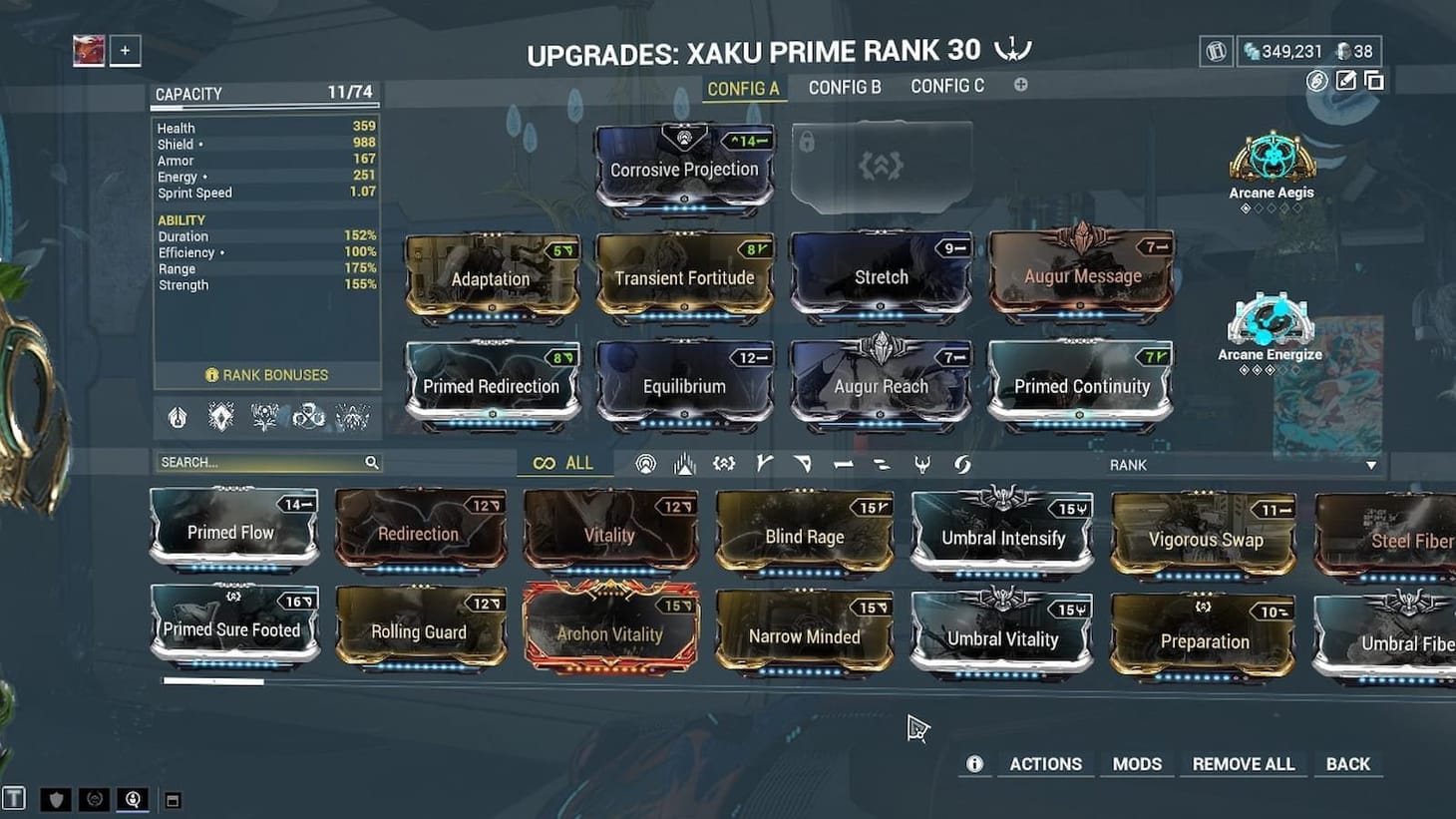Click the plus to add a new config

[1020, 86]
